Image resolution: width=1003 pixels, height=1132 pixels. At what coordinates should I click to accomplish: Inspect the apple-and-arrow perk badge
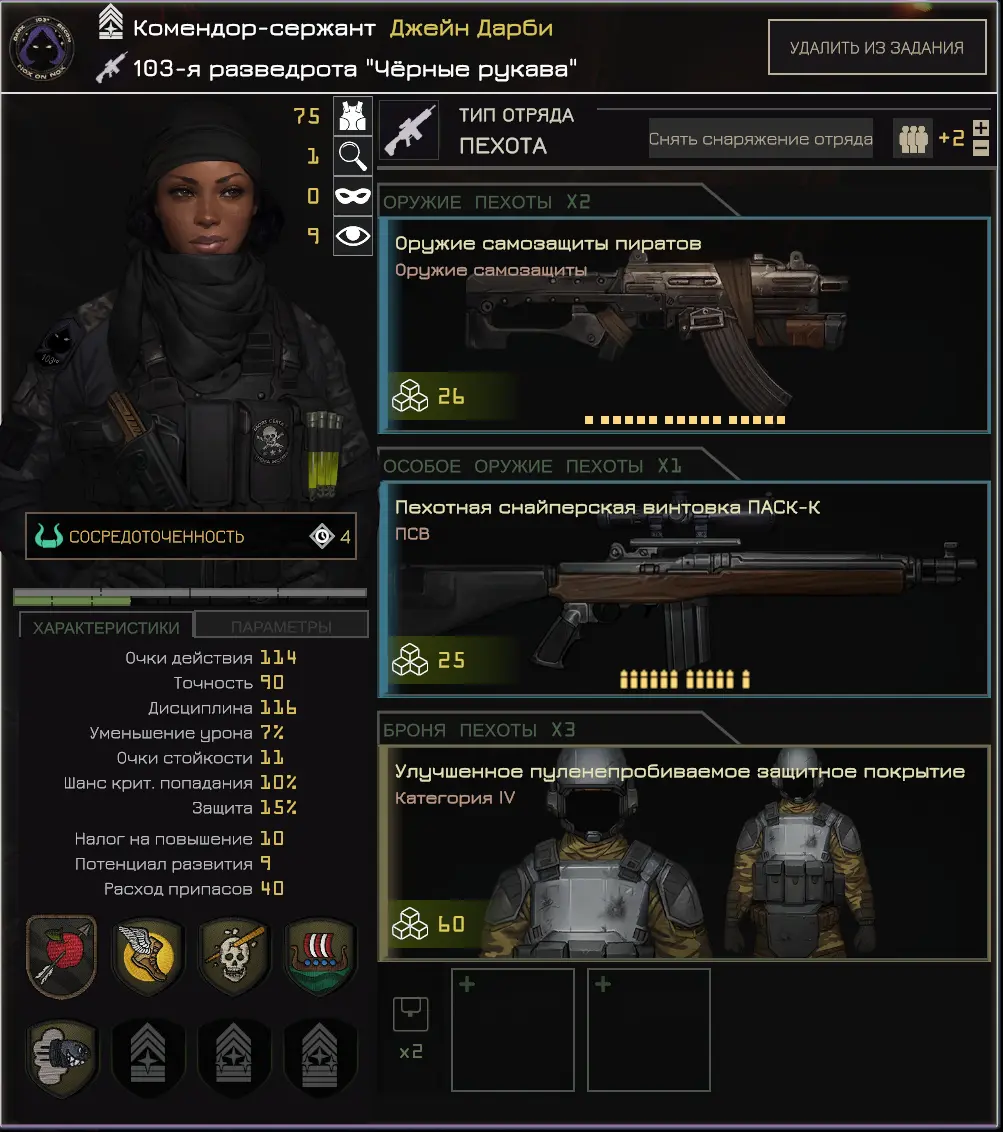tap(61, 957)
